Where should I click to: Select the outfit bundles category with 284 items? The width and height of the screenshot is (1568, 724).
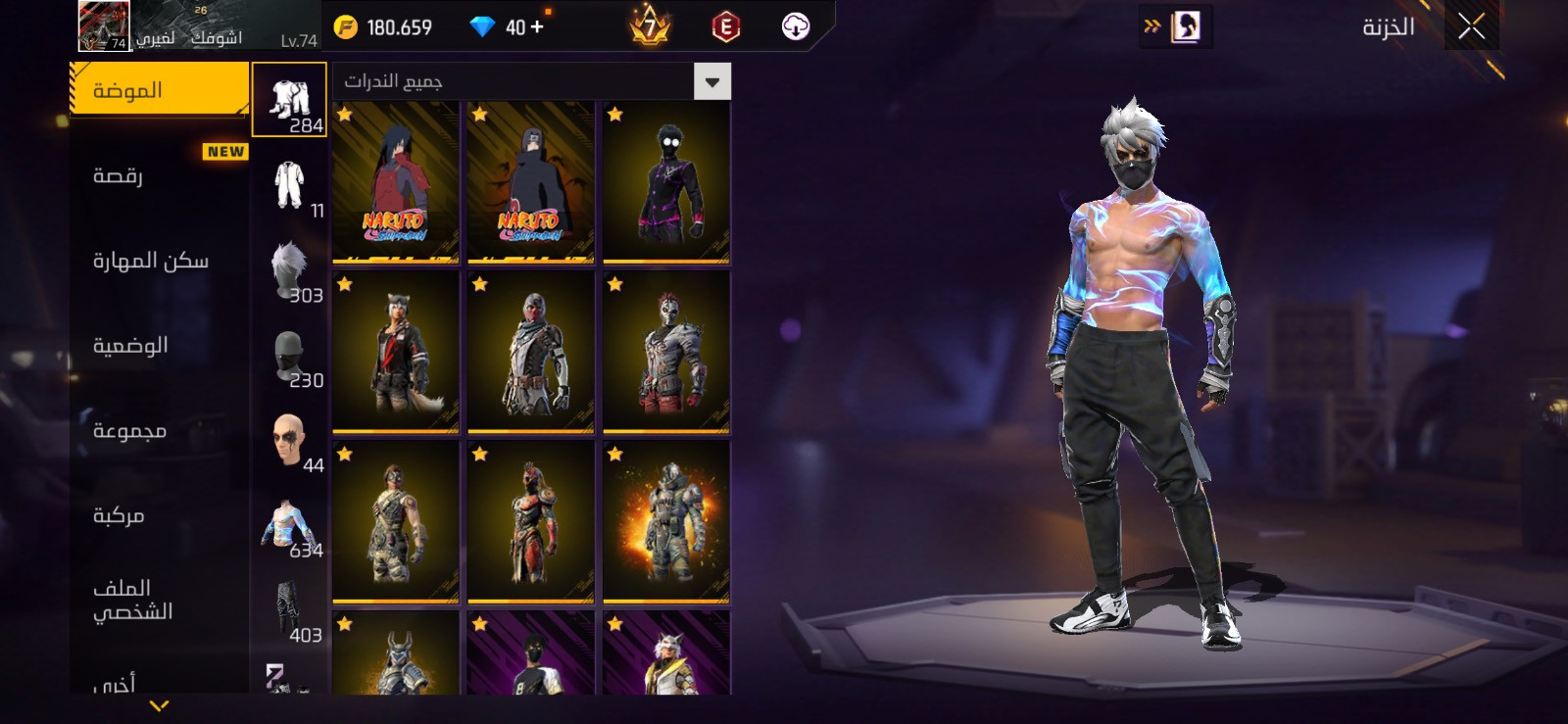(289, 100)
